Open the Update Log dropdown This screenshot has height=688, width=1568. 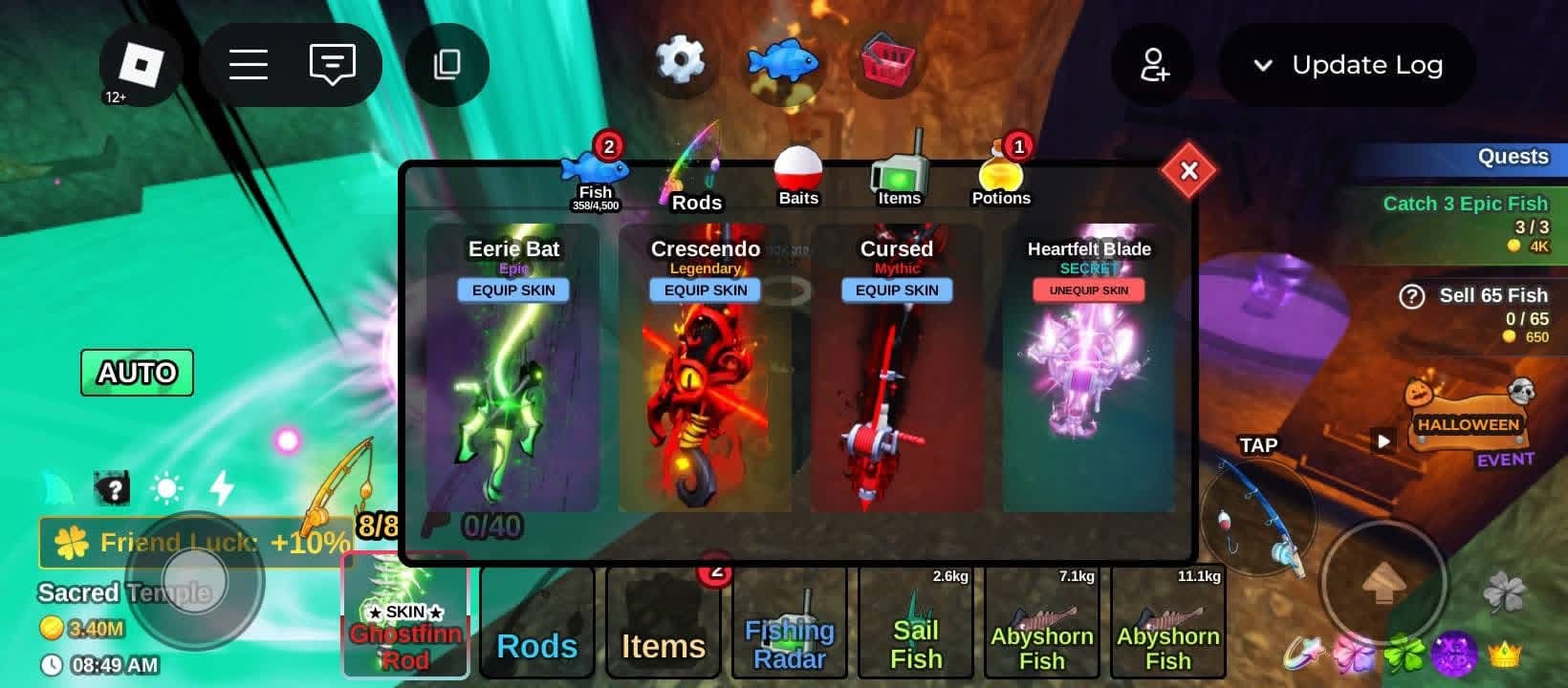click(x=1347, y=65)
